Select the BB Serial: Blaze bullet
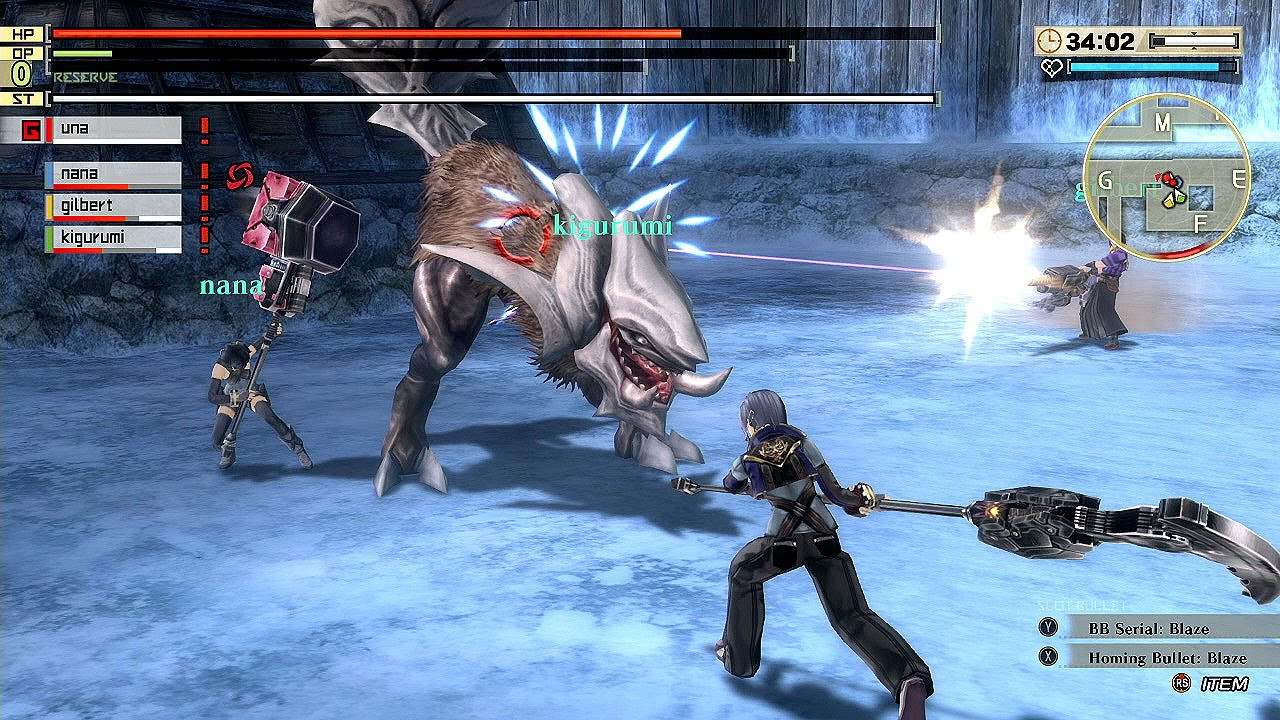This screenshot has width=1280, height=720. (1148, 628)
